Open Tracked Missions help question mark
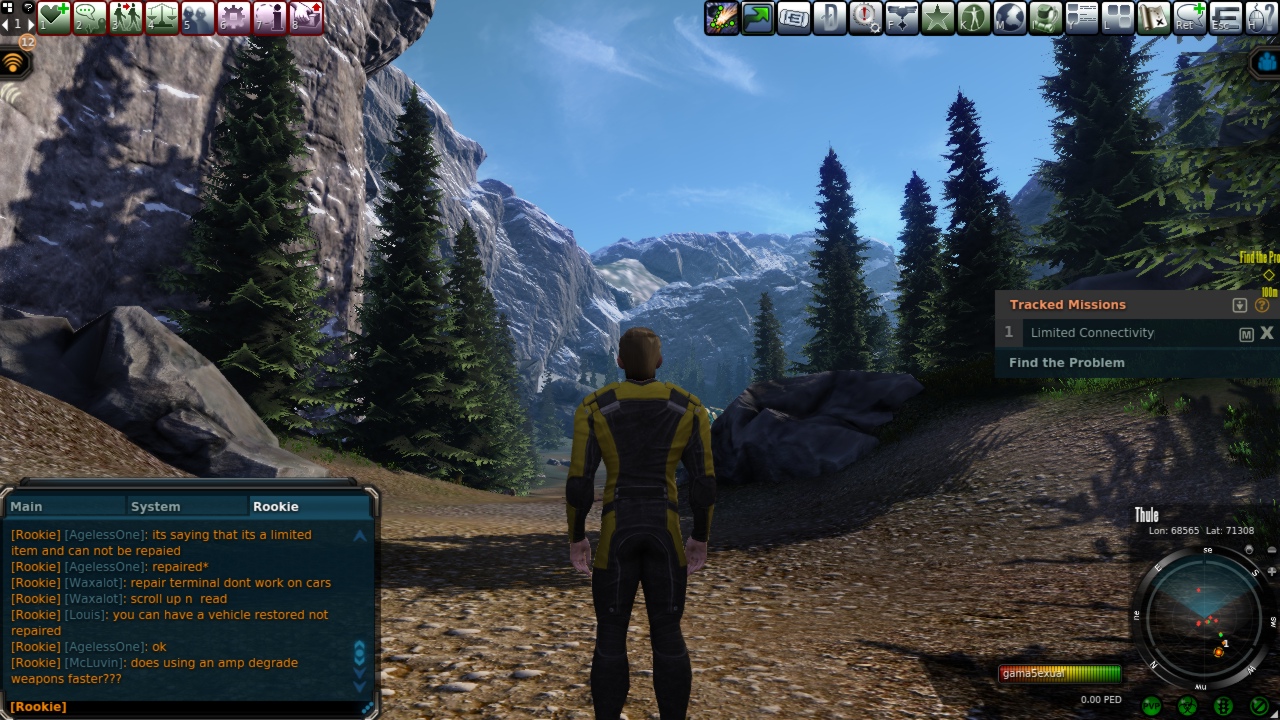 pos(1262,305)
